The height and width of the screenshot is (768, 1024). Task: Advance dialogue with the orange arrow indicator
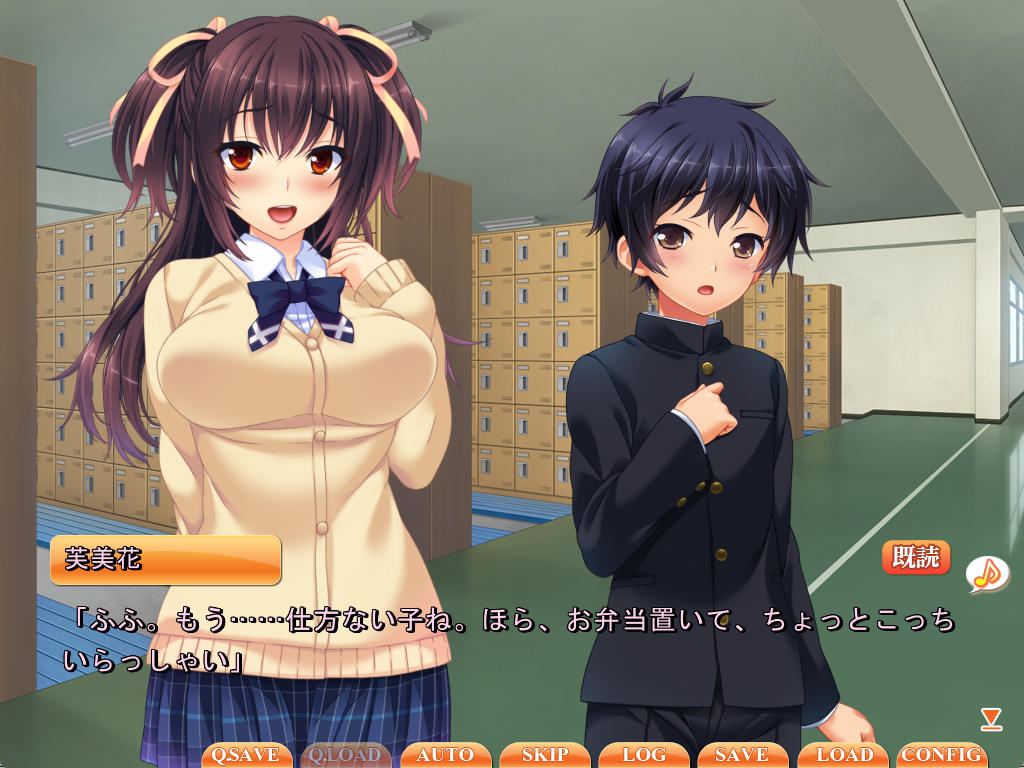pyautogui.click(x=991, y=717)
